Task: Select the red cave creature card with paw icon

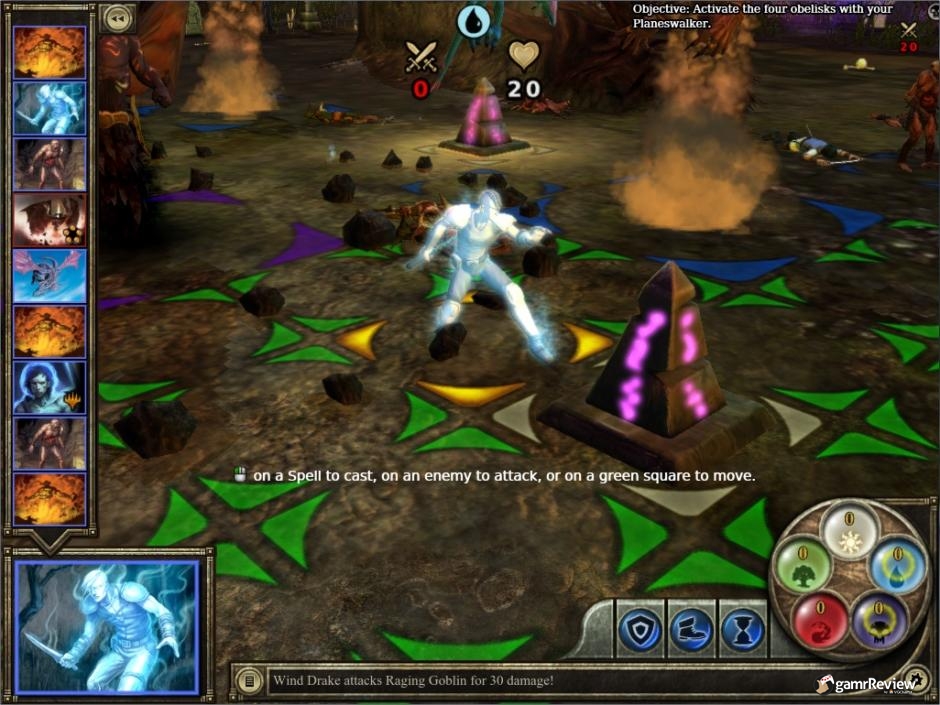Action: tap(50, 220)
